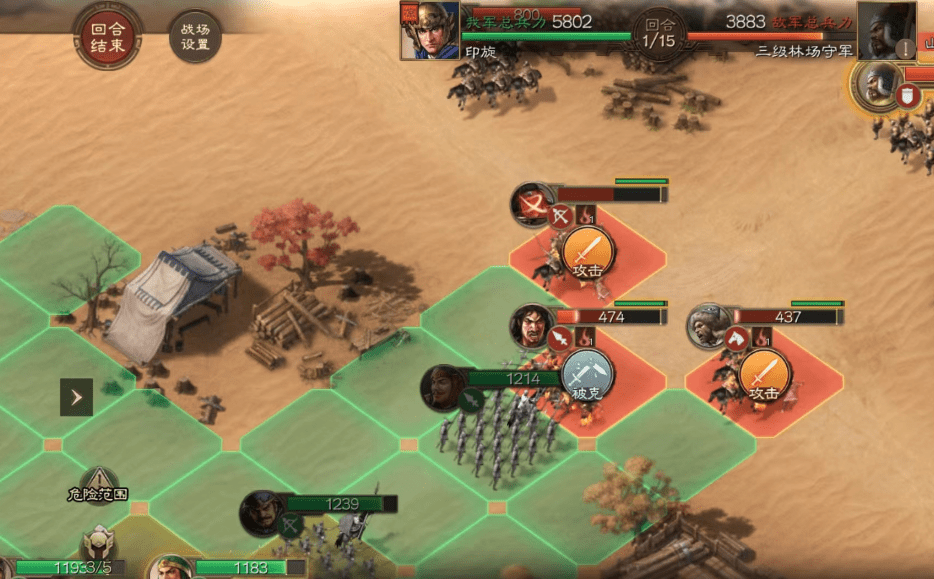934x579 pixels.
Task: Open 战场设置 battlefield settings
Action: (x=195, y=38)
